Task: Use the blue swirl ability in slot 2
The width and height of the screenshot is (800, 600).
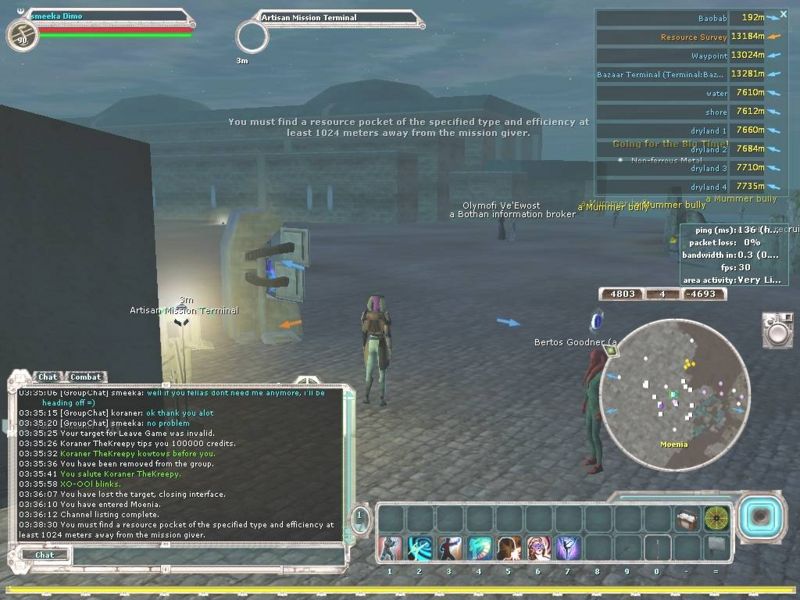Action: click(x=419, y=548)
